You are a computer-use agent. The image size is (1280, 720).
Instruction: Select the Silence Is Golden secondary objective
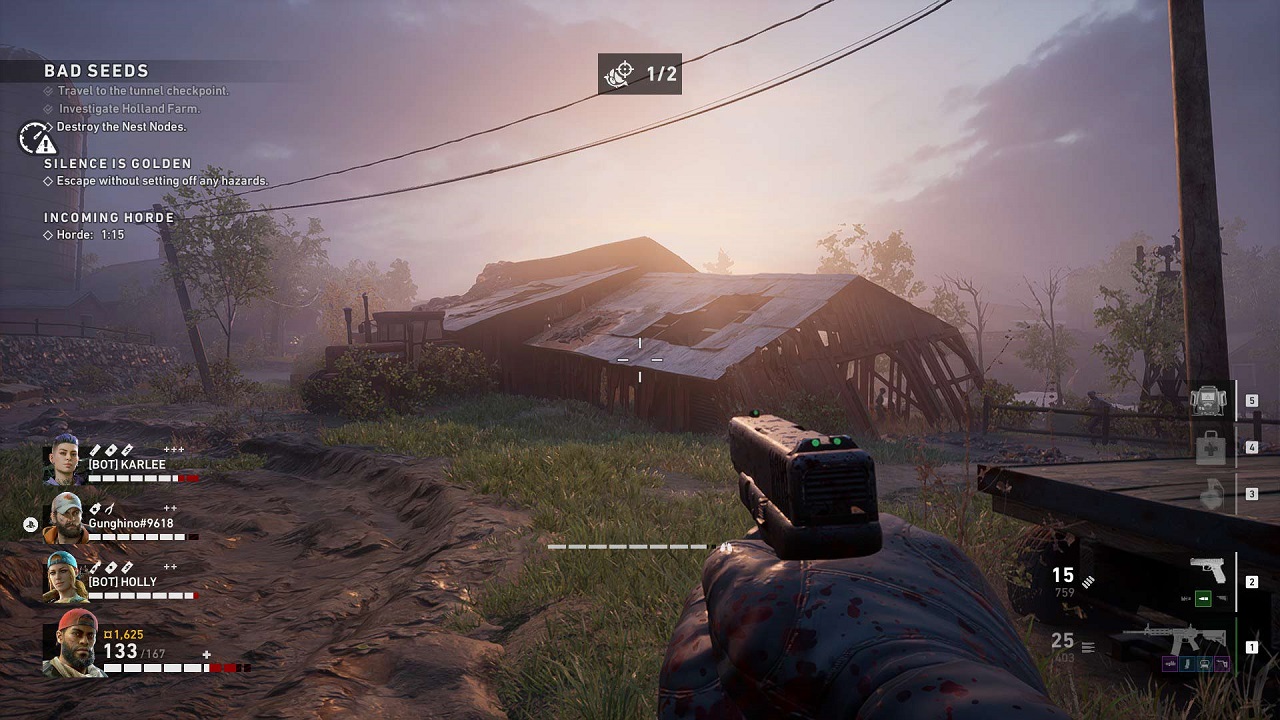click(117, 163)
